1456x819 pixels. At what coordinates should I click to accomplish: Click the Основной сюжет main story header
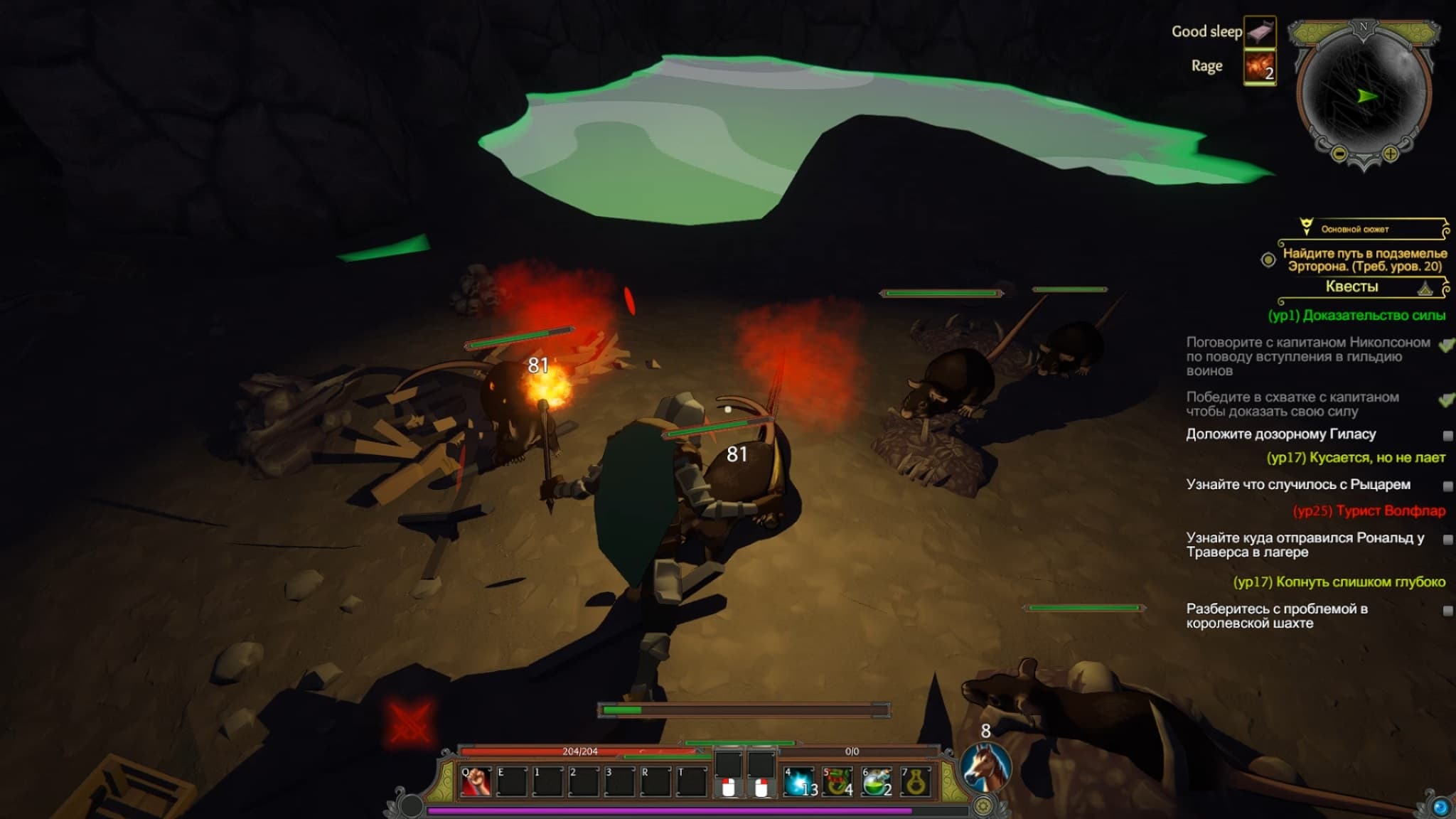(x=1354, y=229)
